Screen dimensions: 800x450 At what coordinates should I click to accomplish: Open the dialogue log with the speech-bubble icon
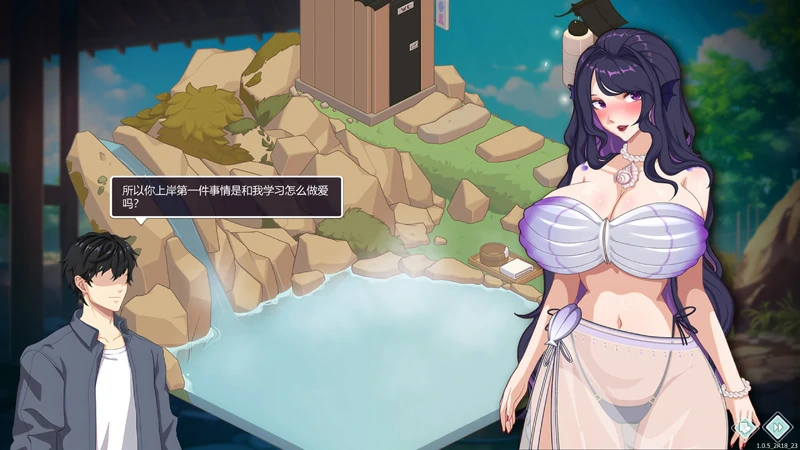coord(745,428)
